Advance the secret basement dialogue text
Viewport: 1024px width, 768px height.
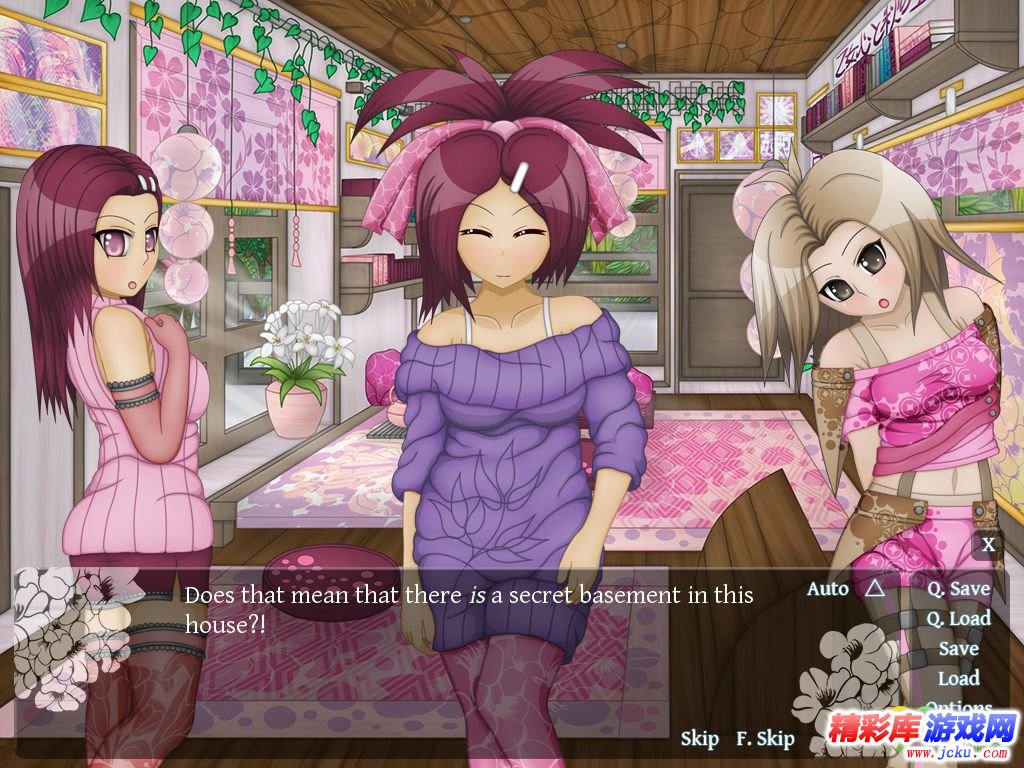[468, 609]
